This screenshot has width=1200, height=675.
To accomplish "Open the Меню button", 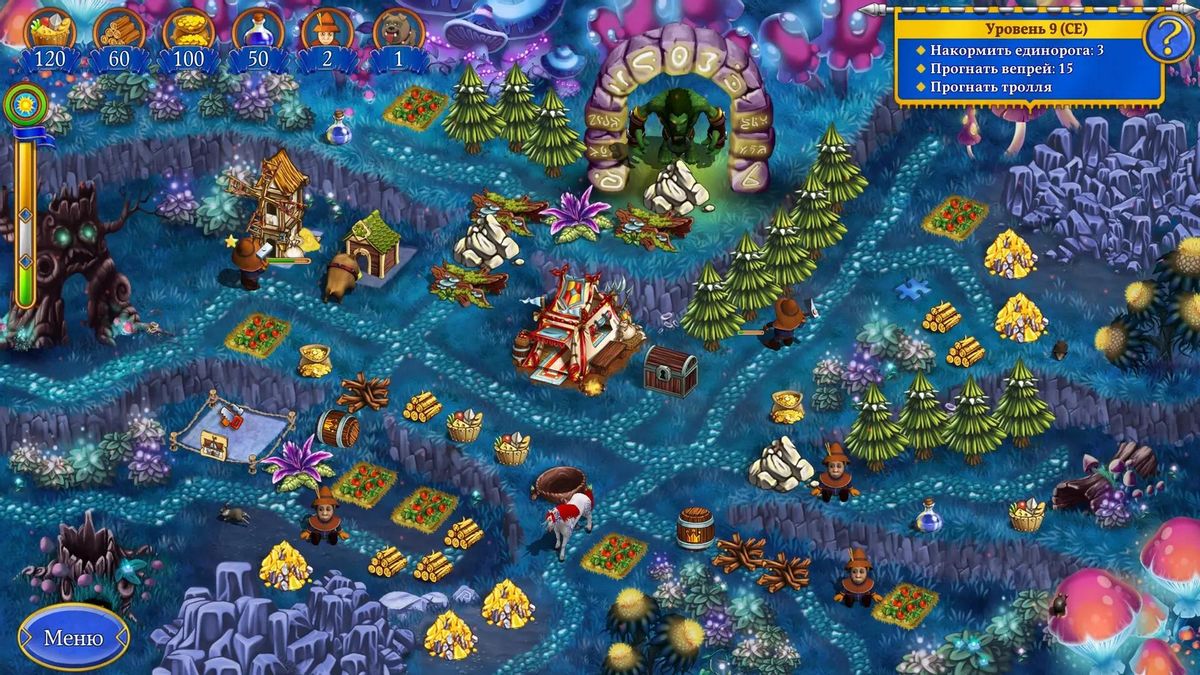I will [73, 637].
